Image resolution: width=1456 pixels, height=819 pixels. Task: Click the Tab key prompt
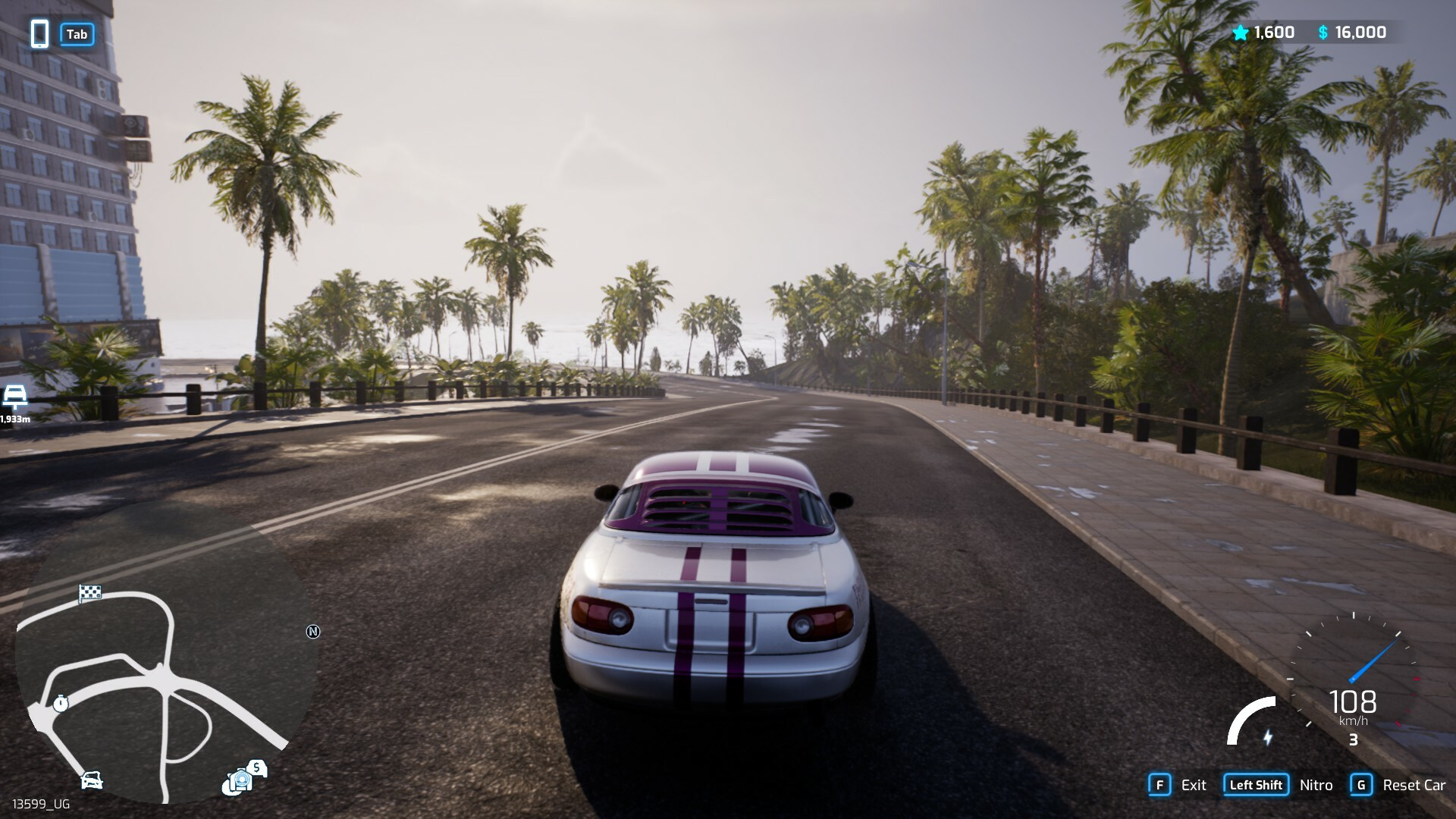pos(77,34)
